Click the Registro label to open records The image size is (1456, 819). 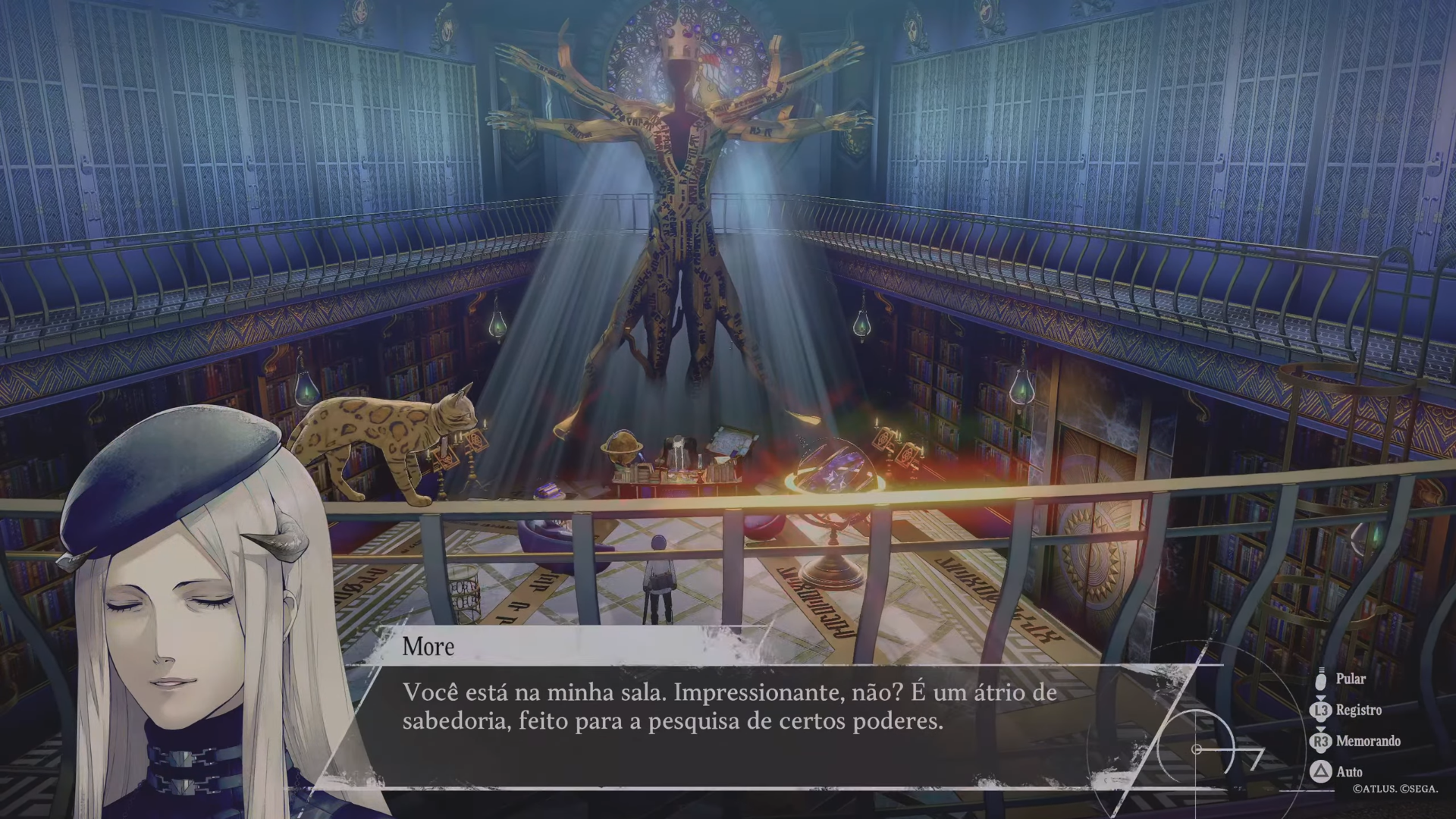pyautogui.click(x=1357, y=711)
